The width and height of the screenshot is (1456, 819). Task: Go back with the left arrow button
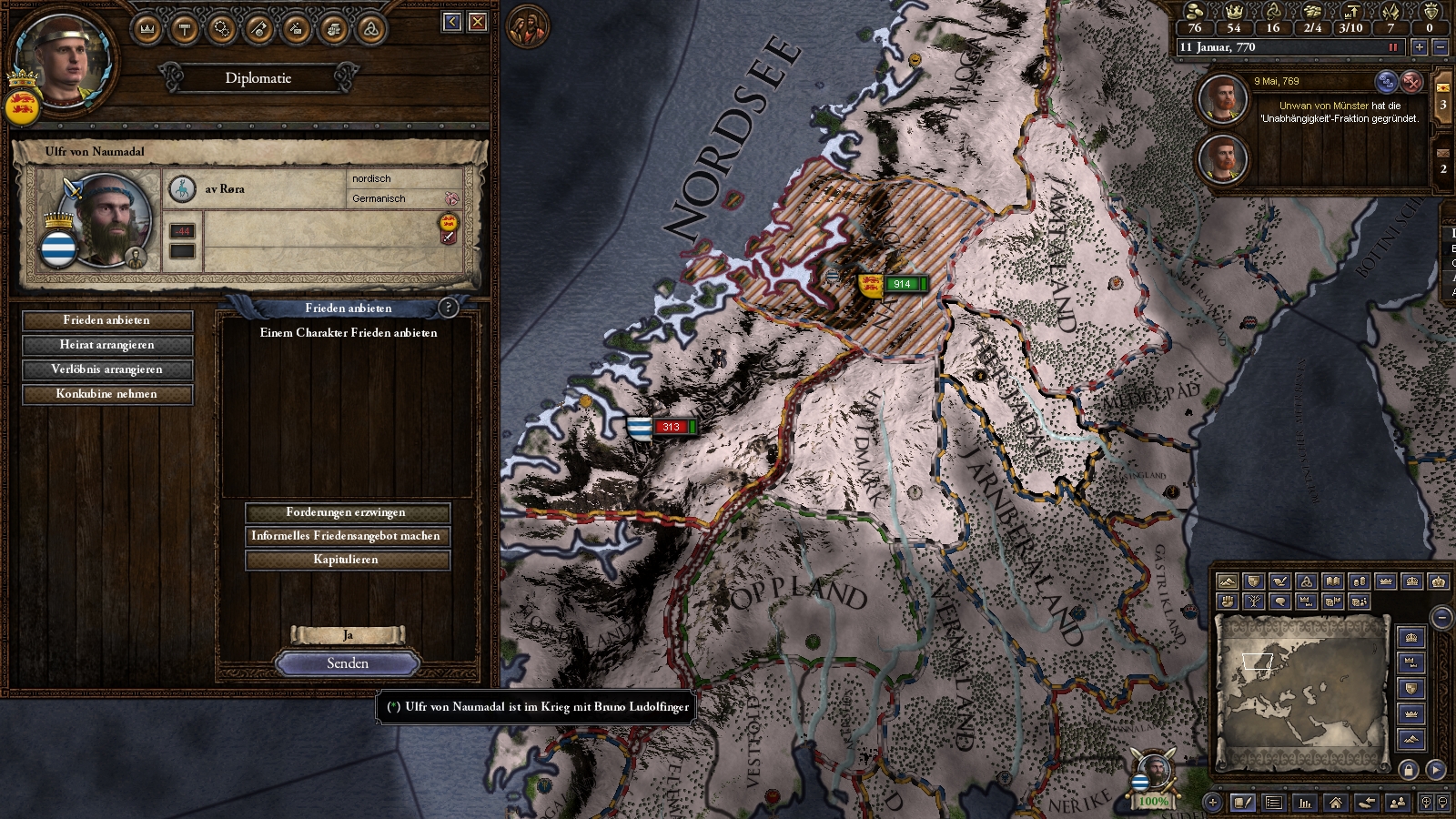click(452, 22)
